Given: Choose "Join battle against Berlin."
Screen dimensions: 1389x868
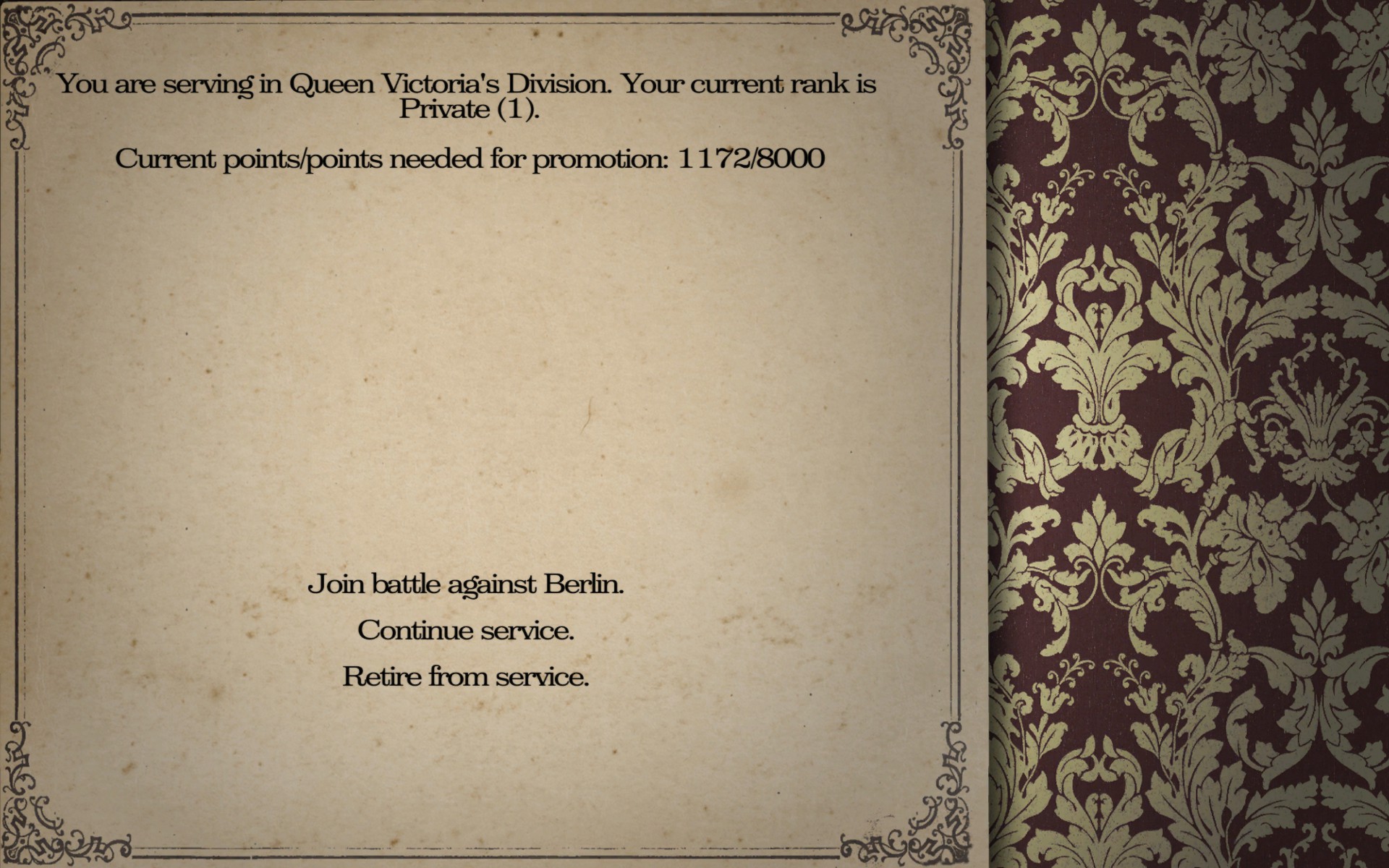Looking at the screenshot, I should pyautogui.click(x=466, y=584).
